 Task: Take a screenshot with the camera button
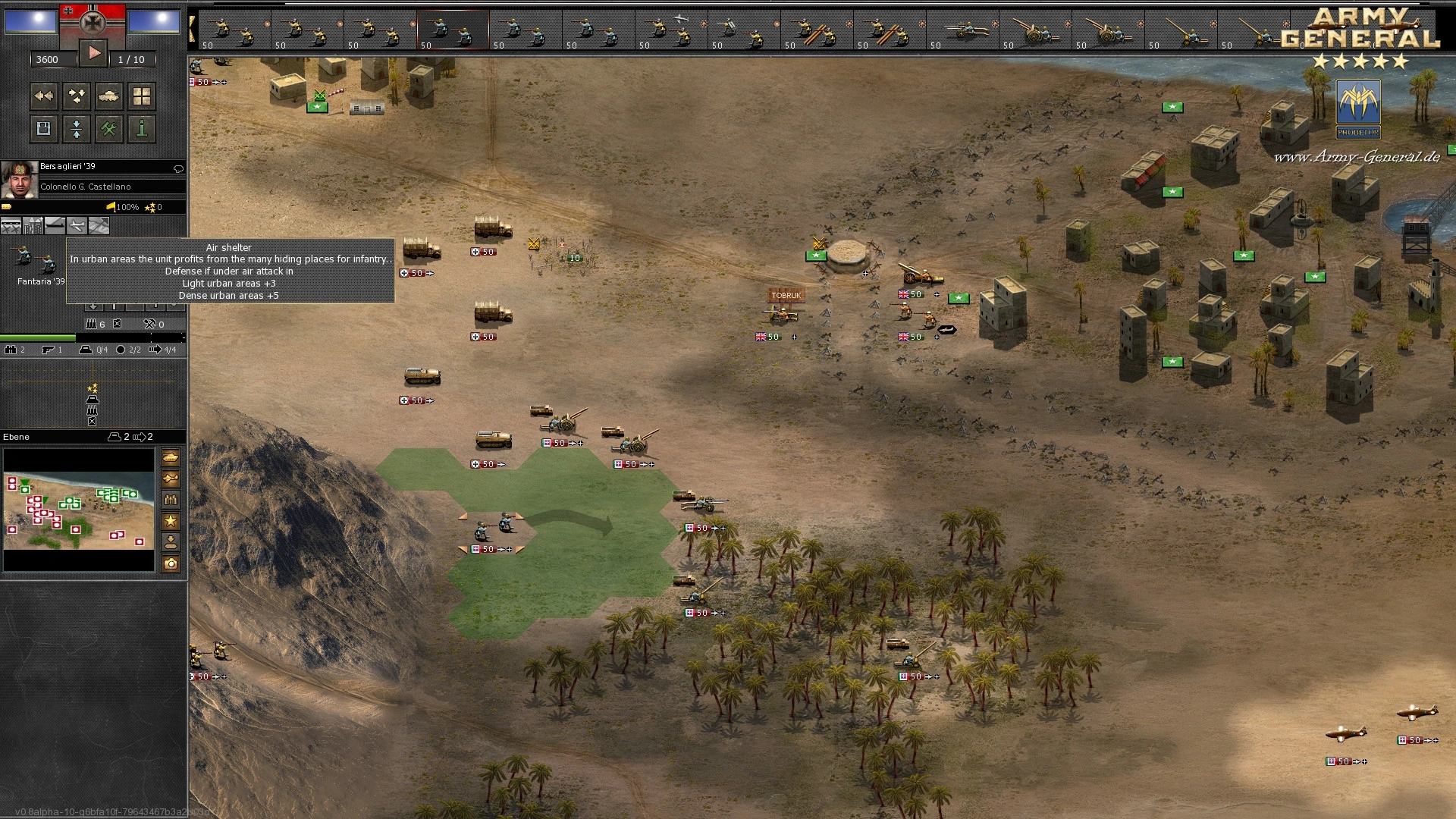[x=171, y=563]
